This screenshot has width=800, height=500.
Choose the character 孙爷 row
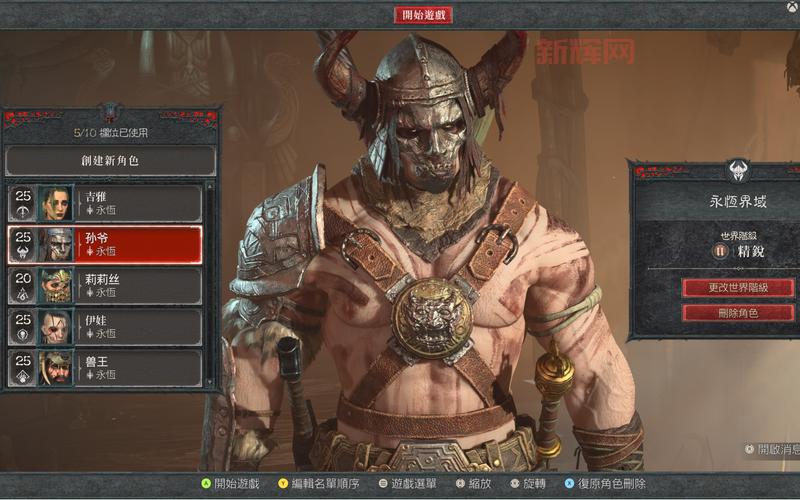105,244
